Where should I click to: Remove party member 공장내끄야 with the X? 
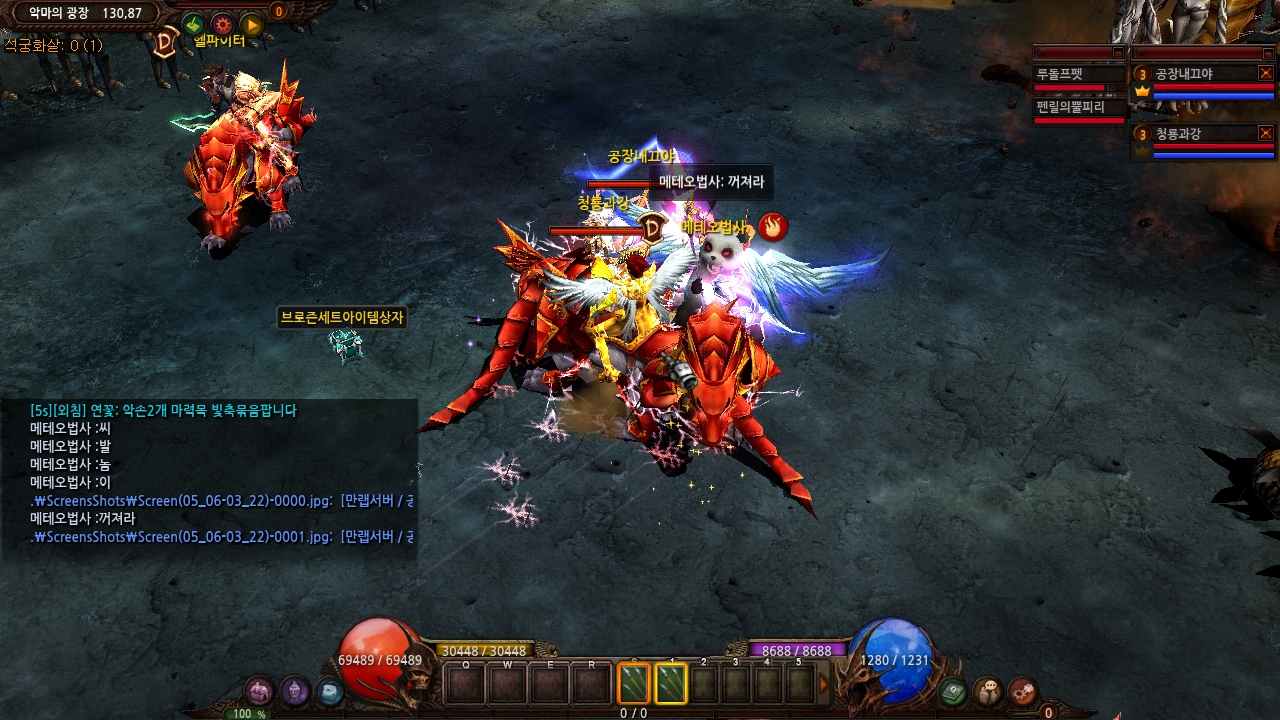tap(1265, 73)
